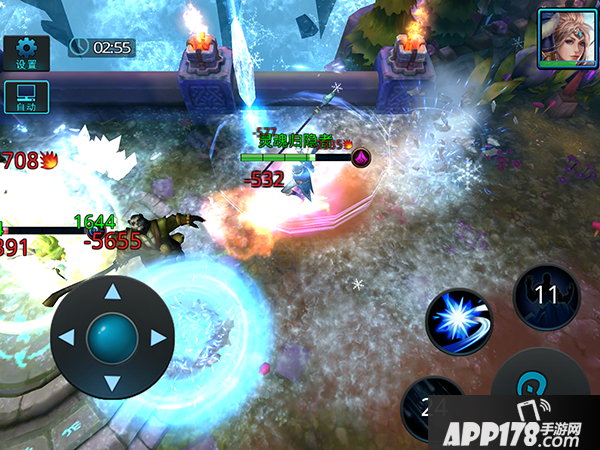The image size is (600, 450).
Task: Click the joystick's right arrow
Action: pyautogui.click(x=157, y=338)
